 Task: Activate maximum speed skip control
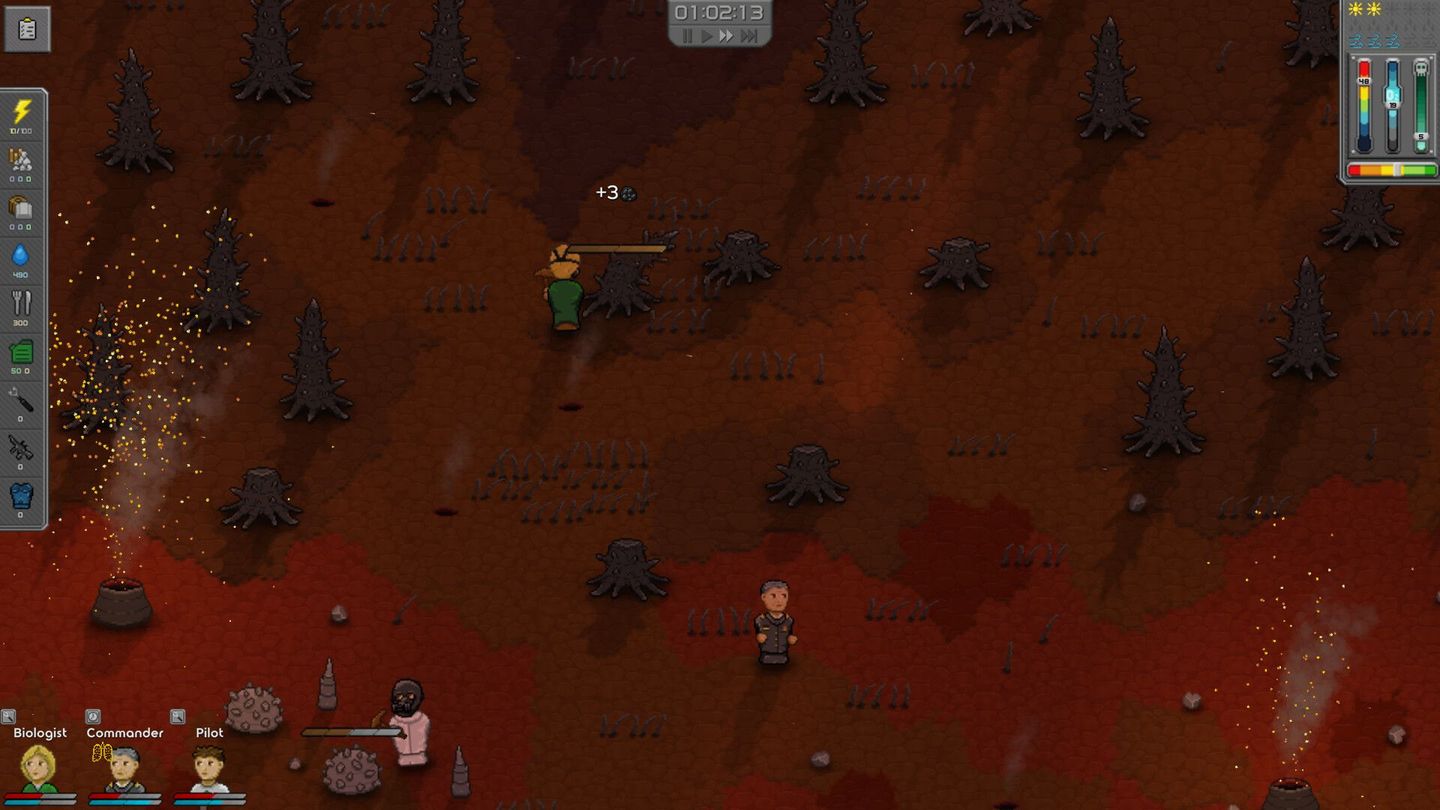click(747, 37)
